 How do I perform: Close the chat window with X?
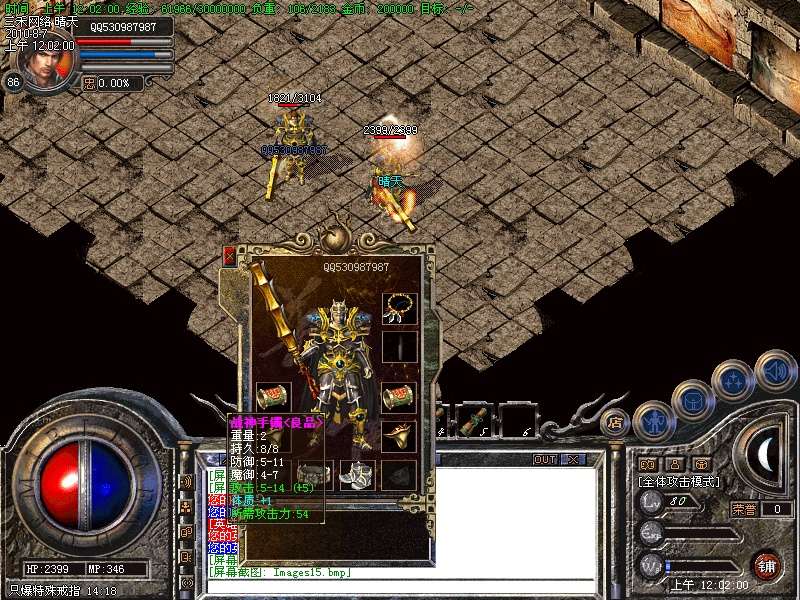pos(573,459)
